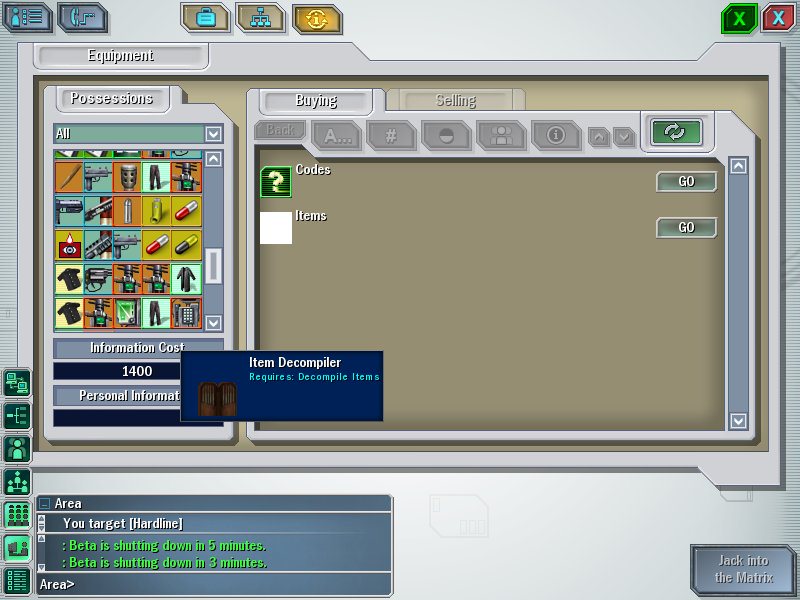Select the keypad phone item

(x=186, y=312)
